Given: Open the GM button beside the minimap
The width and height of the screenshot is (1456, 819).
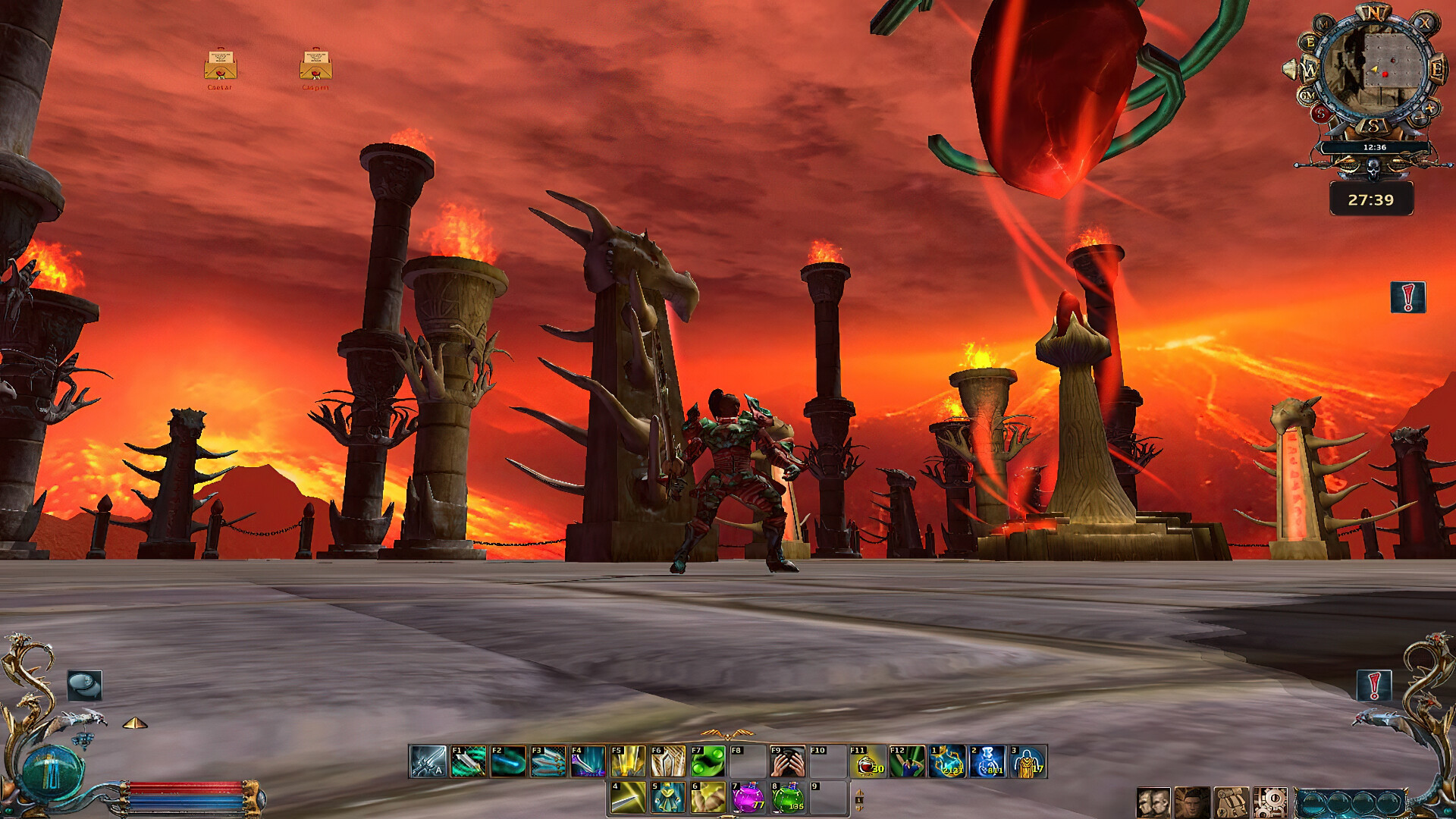Looking at the screenshot, I should (x=1307, y=96).
